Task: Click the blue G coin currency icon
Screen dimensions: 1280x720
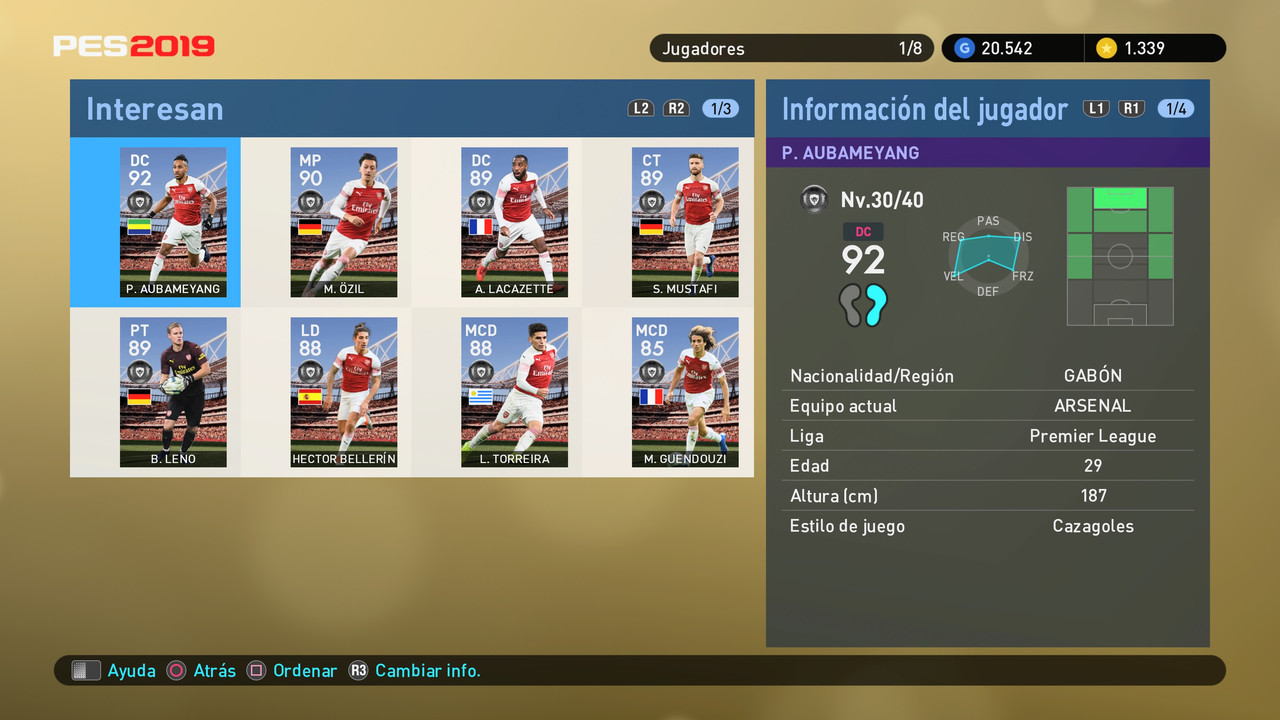Action: pos(963,47)
